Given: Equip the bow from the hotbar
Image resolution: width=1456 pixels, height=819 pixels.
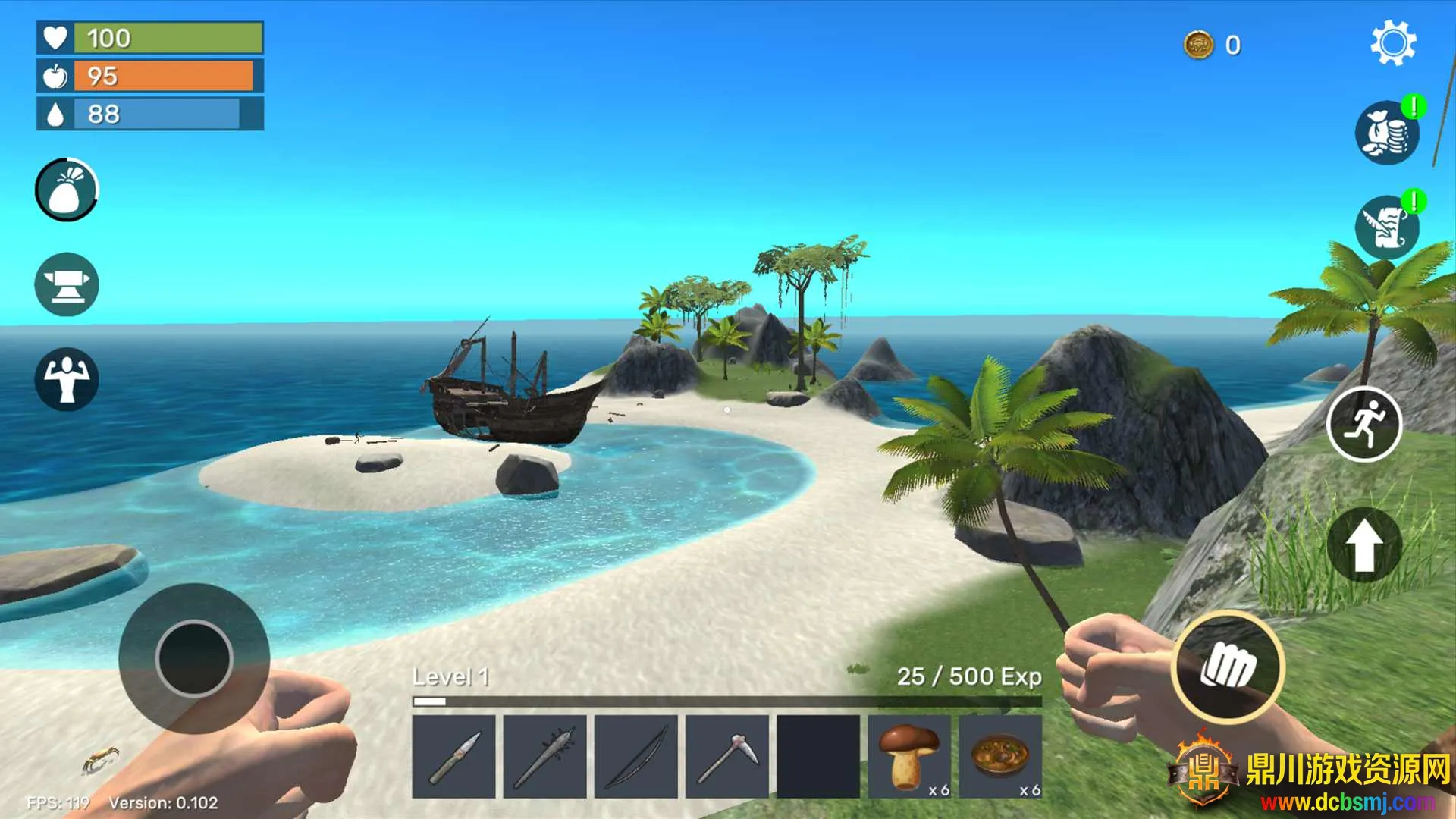Looking at the screenshot, I should (x=635, y=756).
